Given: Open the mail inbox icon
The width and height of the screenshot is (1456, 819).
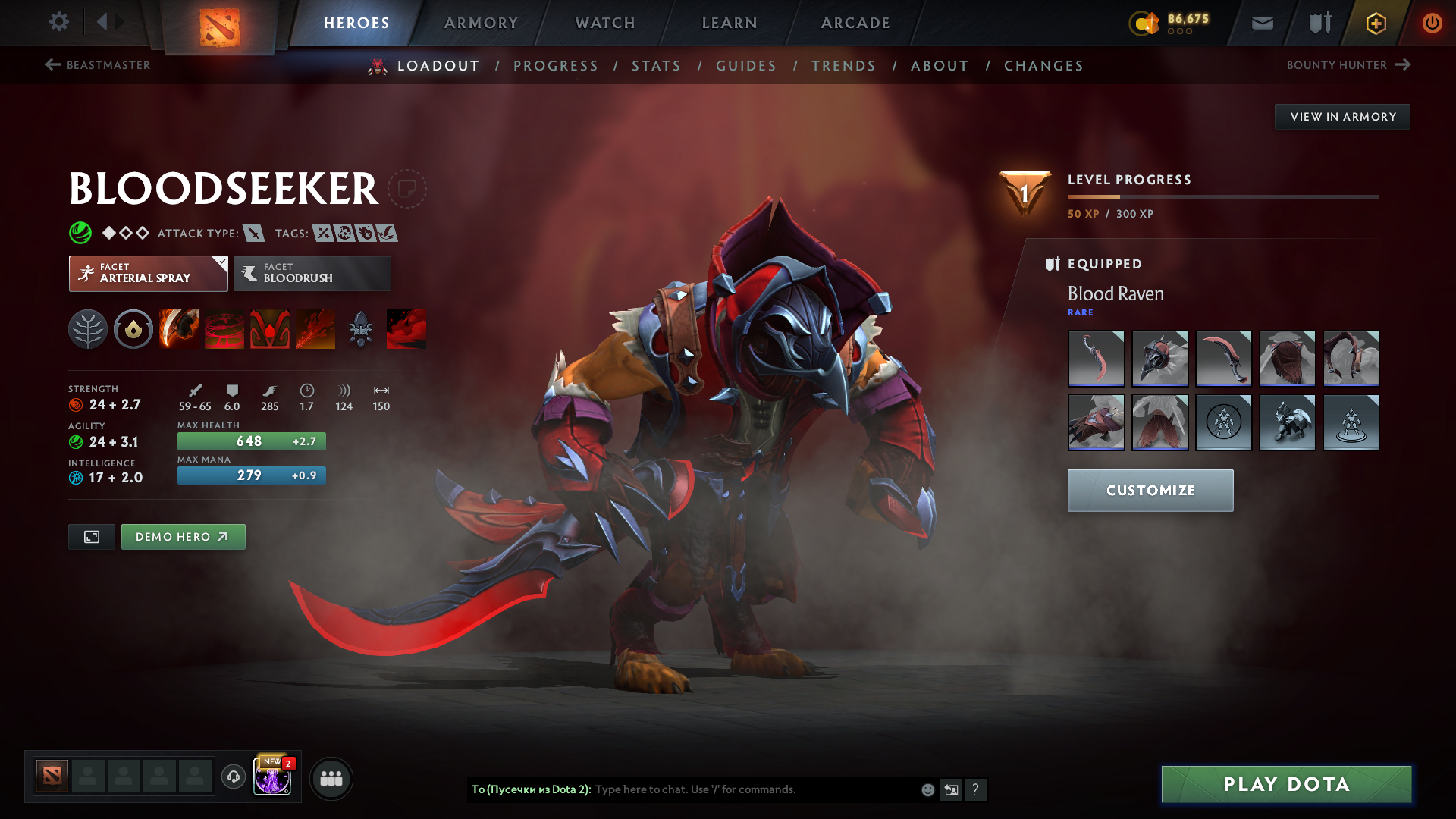Looking at the screenshot, I should tap(1261, 23).
